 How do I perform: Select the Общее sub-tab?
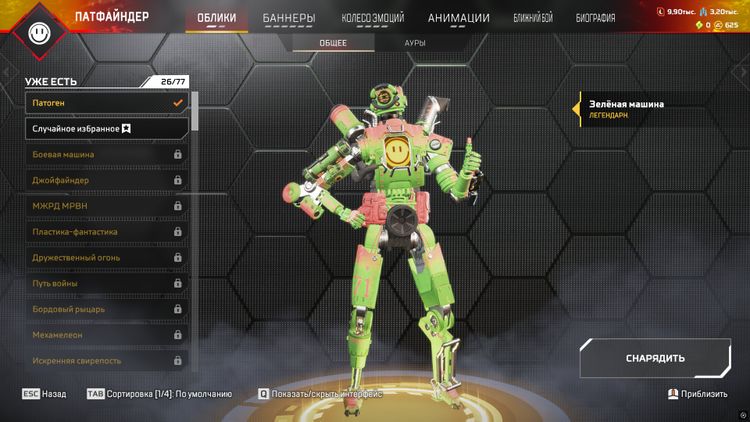[x=333, y=44]
